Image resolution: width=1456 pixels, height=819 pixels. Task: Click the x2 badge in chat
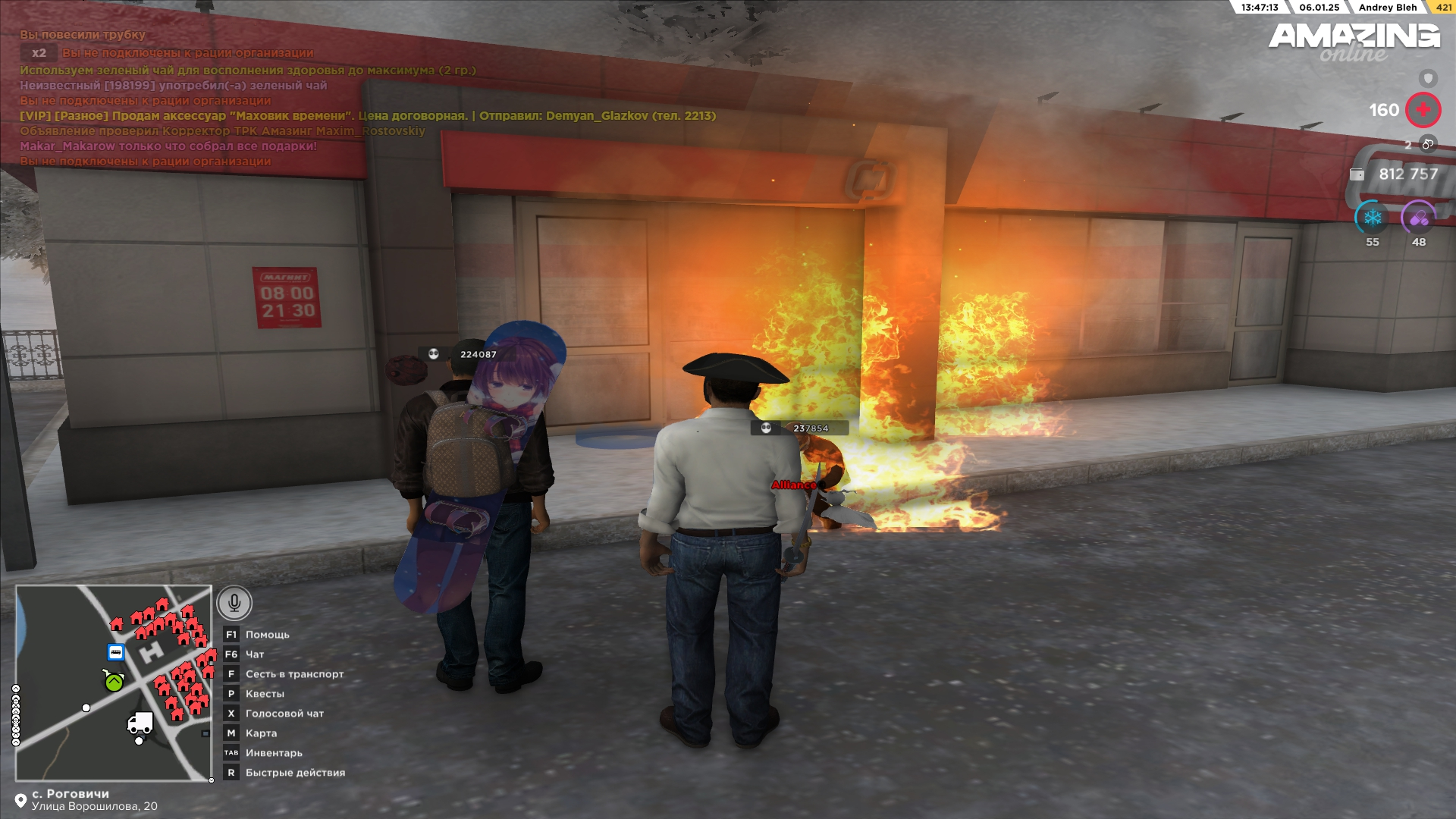coord(39,53)
